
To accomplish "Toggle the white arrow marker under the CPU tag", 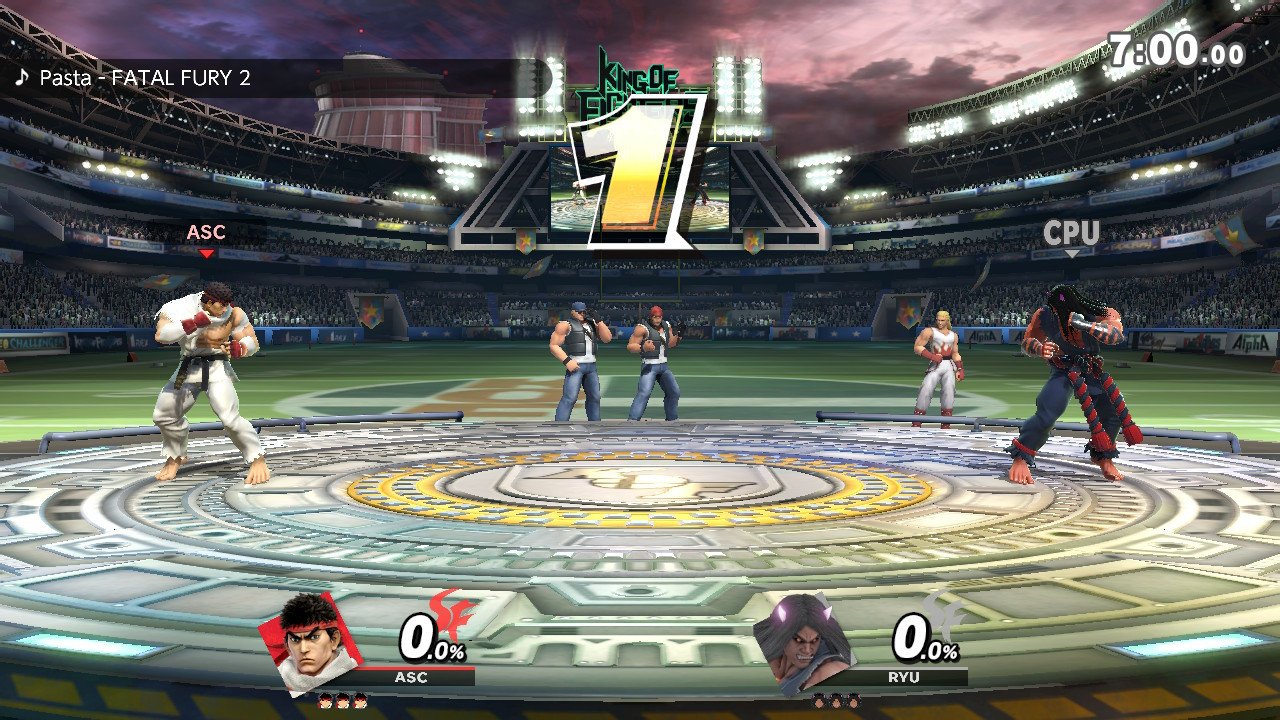I will pyautogui.click(x=1073, y=253).
